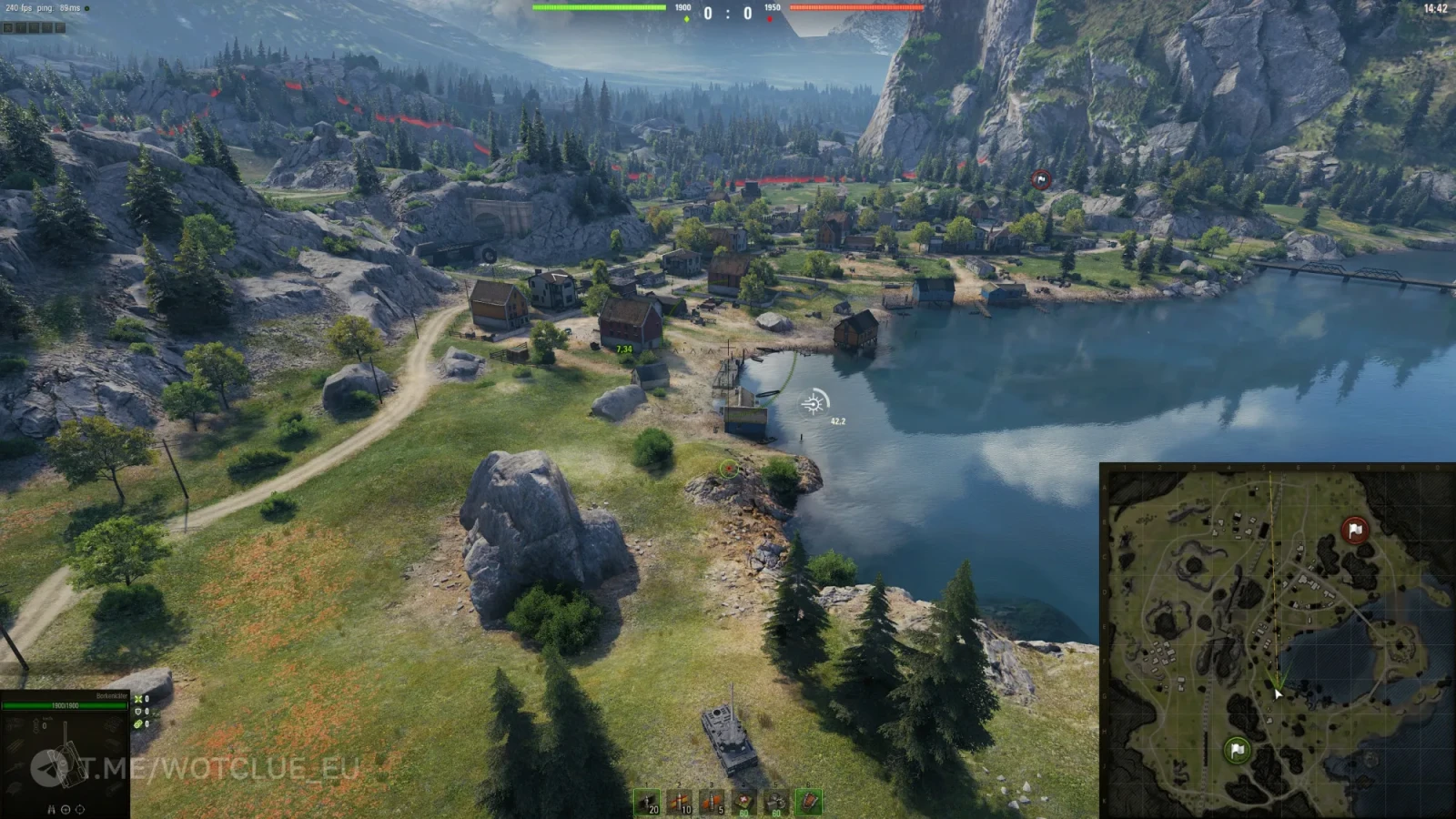Activate the repair kit consumable

tap(776, 802)
